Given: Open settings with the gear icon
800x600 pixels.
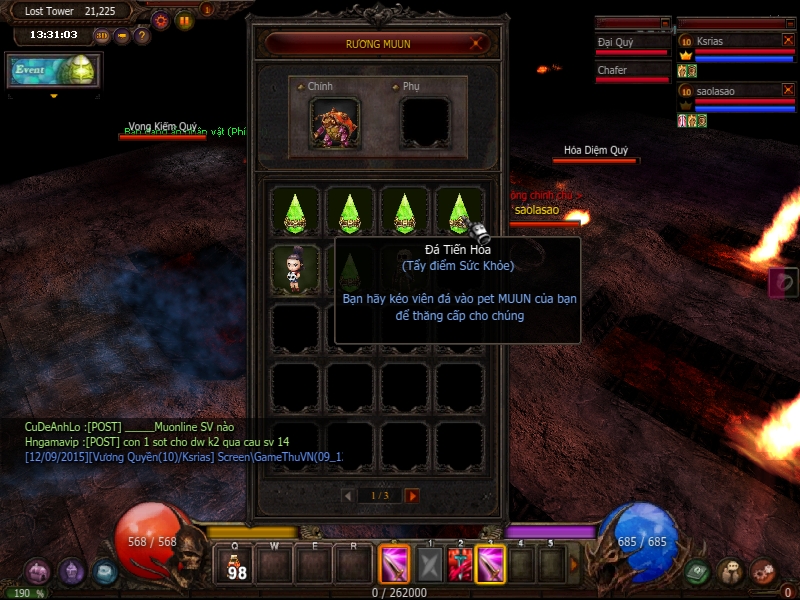Looking at the screenshot, I should coord(160,21).
